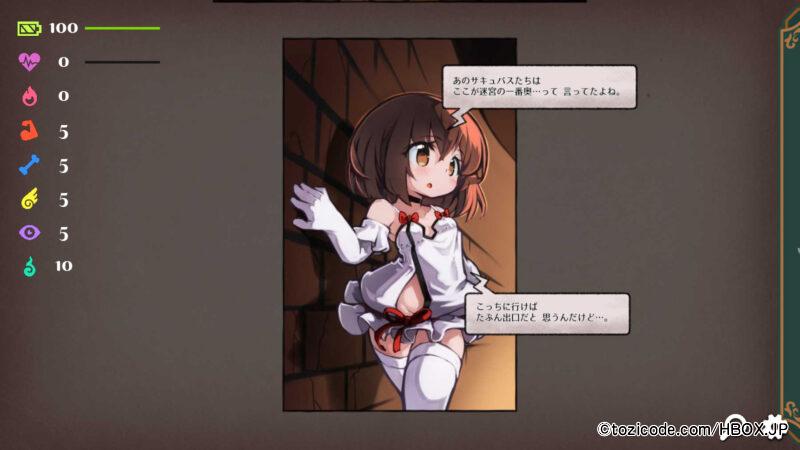Click the purple eye stat icon
The image size is (800, 450).
click(x=28, y=233)
